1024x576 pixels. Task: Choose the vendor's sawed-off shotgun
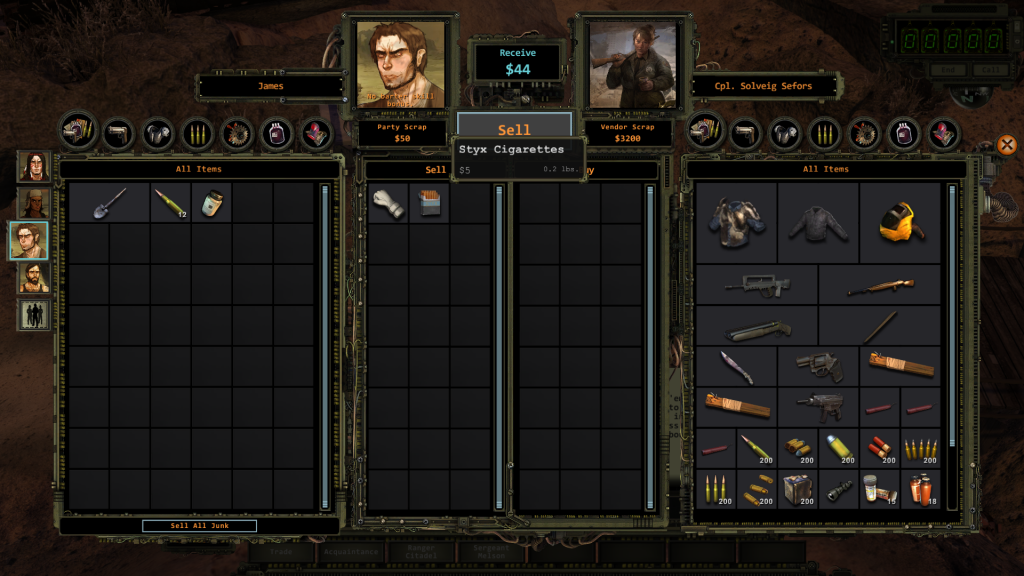click(757, 327)
